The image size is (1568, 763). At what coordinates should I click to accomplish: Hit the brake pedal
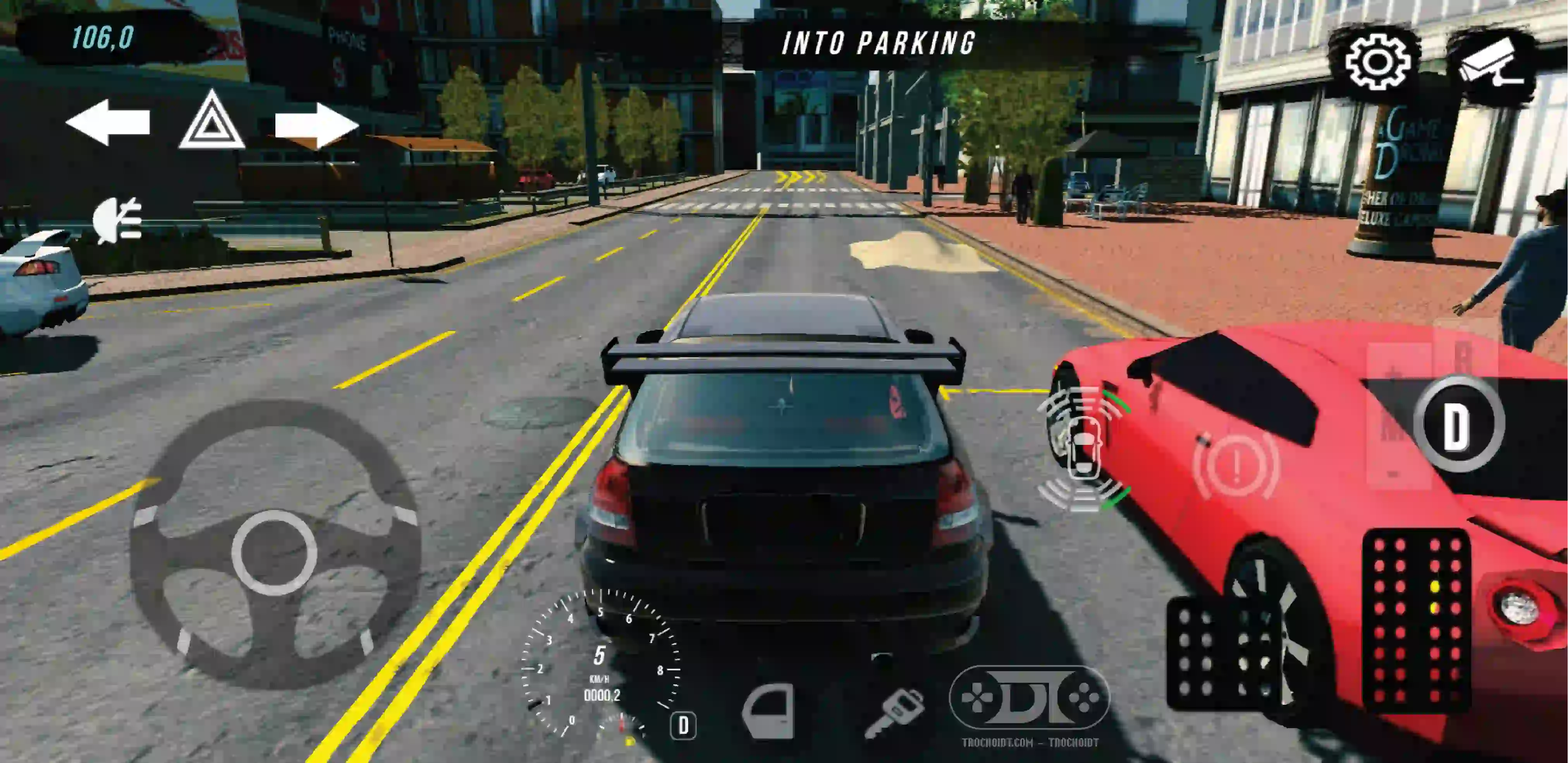click(x=1224, y=654)
